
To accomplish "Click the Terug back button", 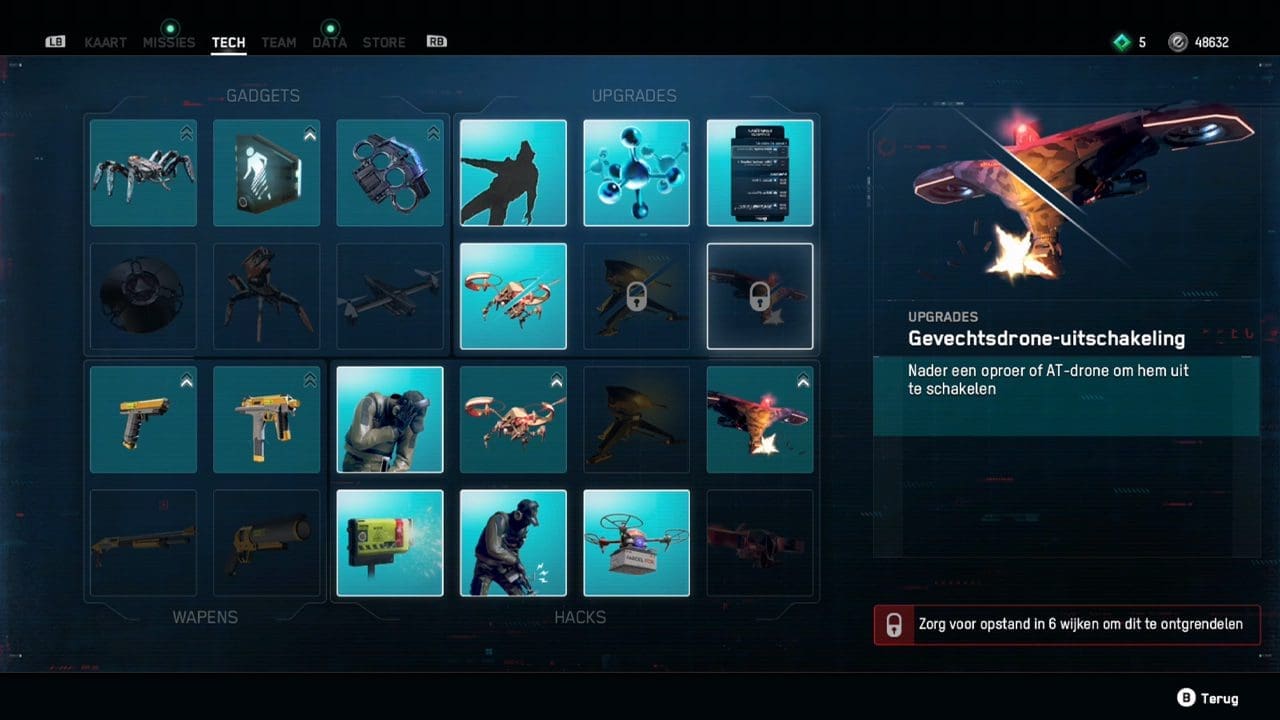I will tap(1209, 698).
